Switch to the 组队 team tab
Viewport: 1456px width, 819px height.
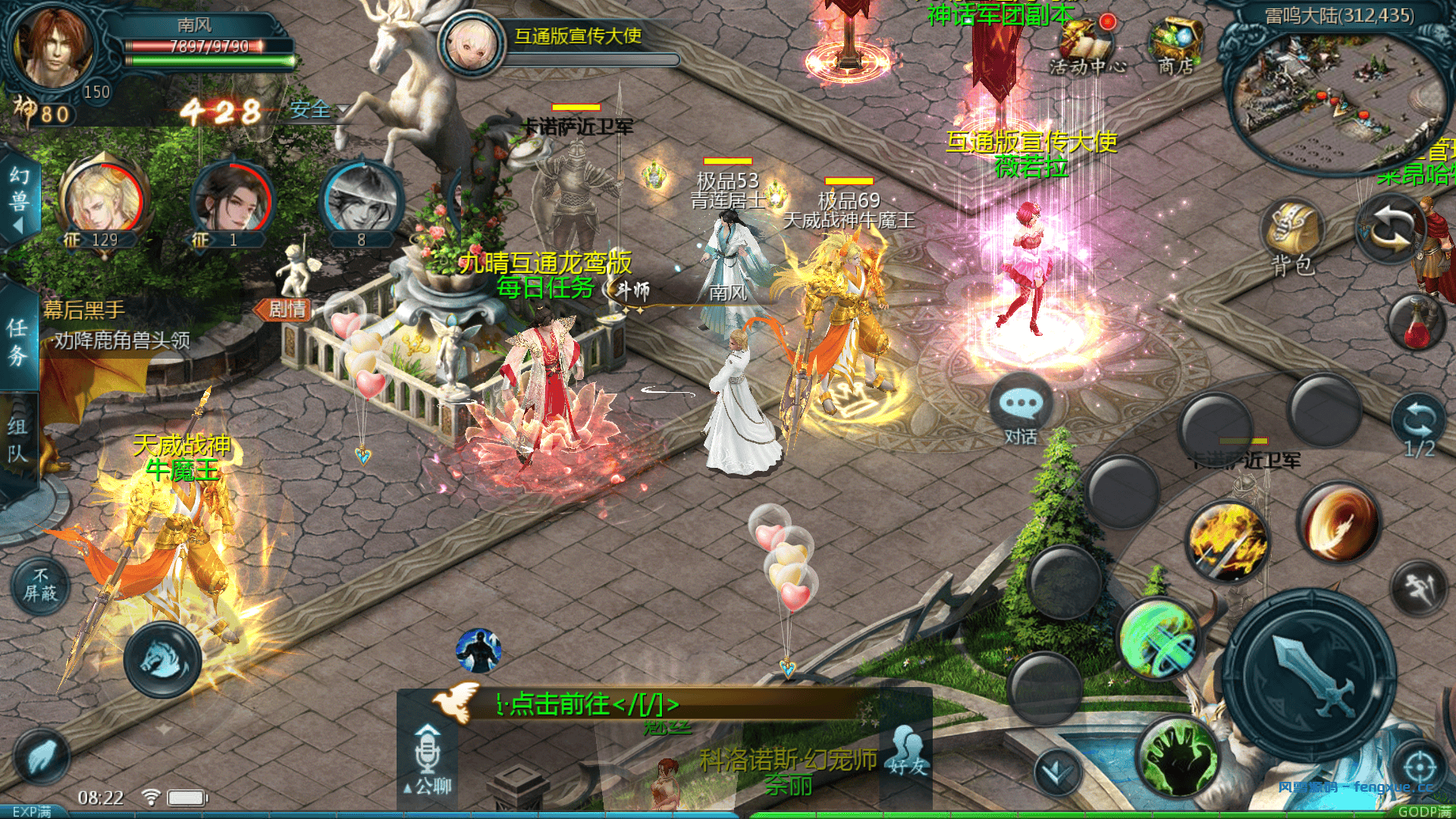17,440
